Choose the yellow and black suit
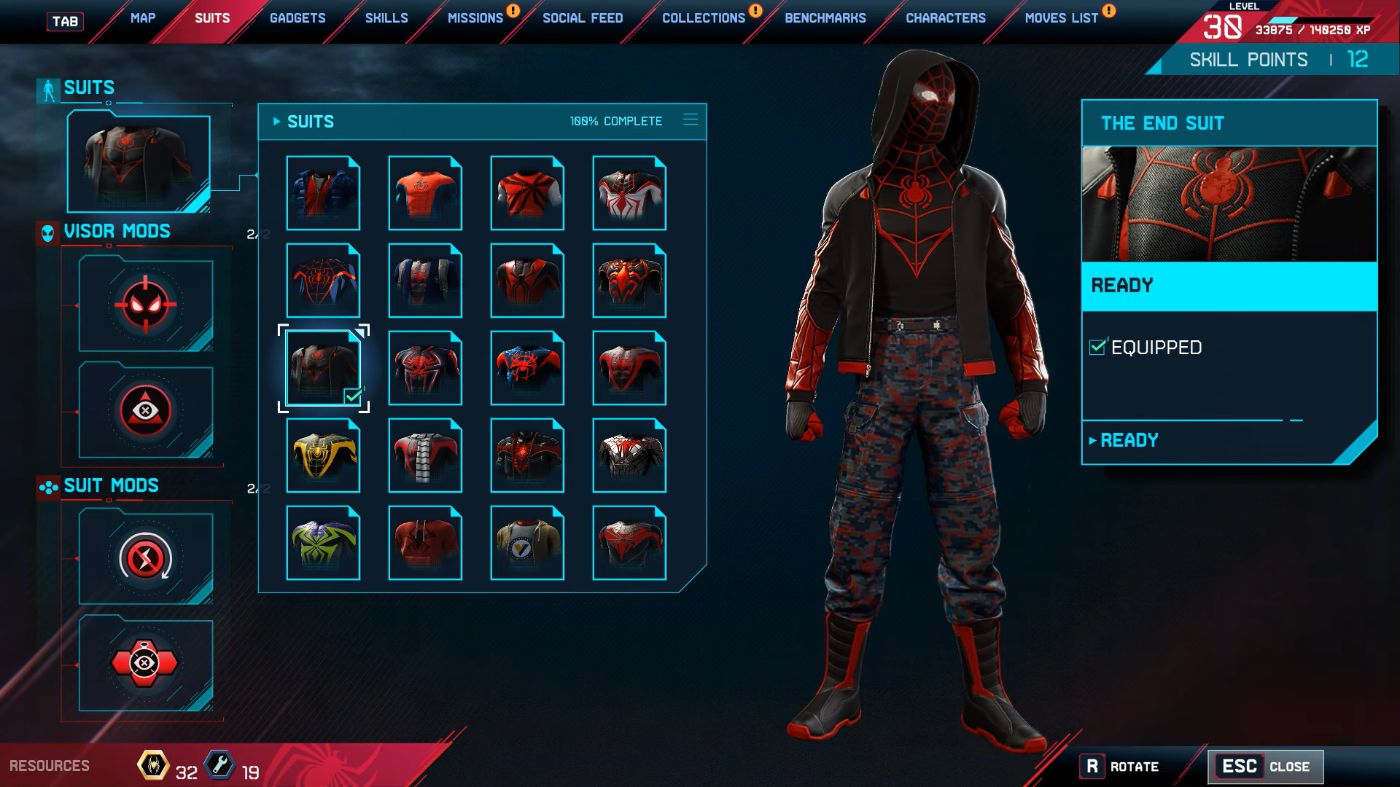Image resolution: width=1400 pixels, height=787 pixels. click(x=323, y=456)
